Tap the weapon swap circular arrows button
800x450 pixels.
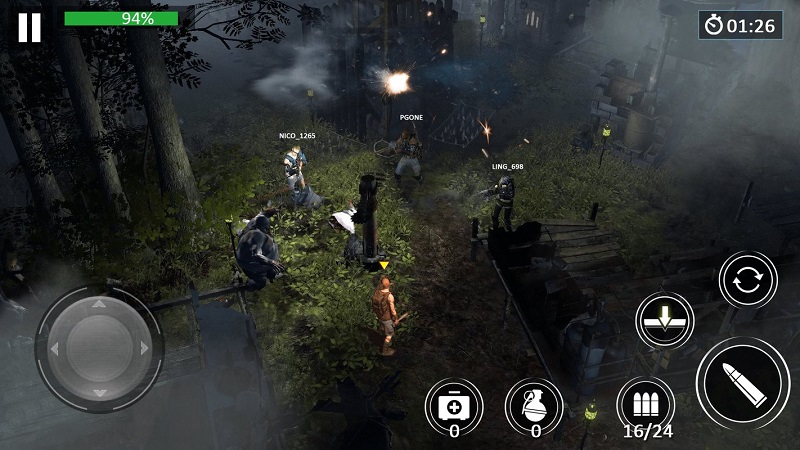[747, 280]
